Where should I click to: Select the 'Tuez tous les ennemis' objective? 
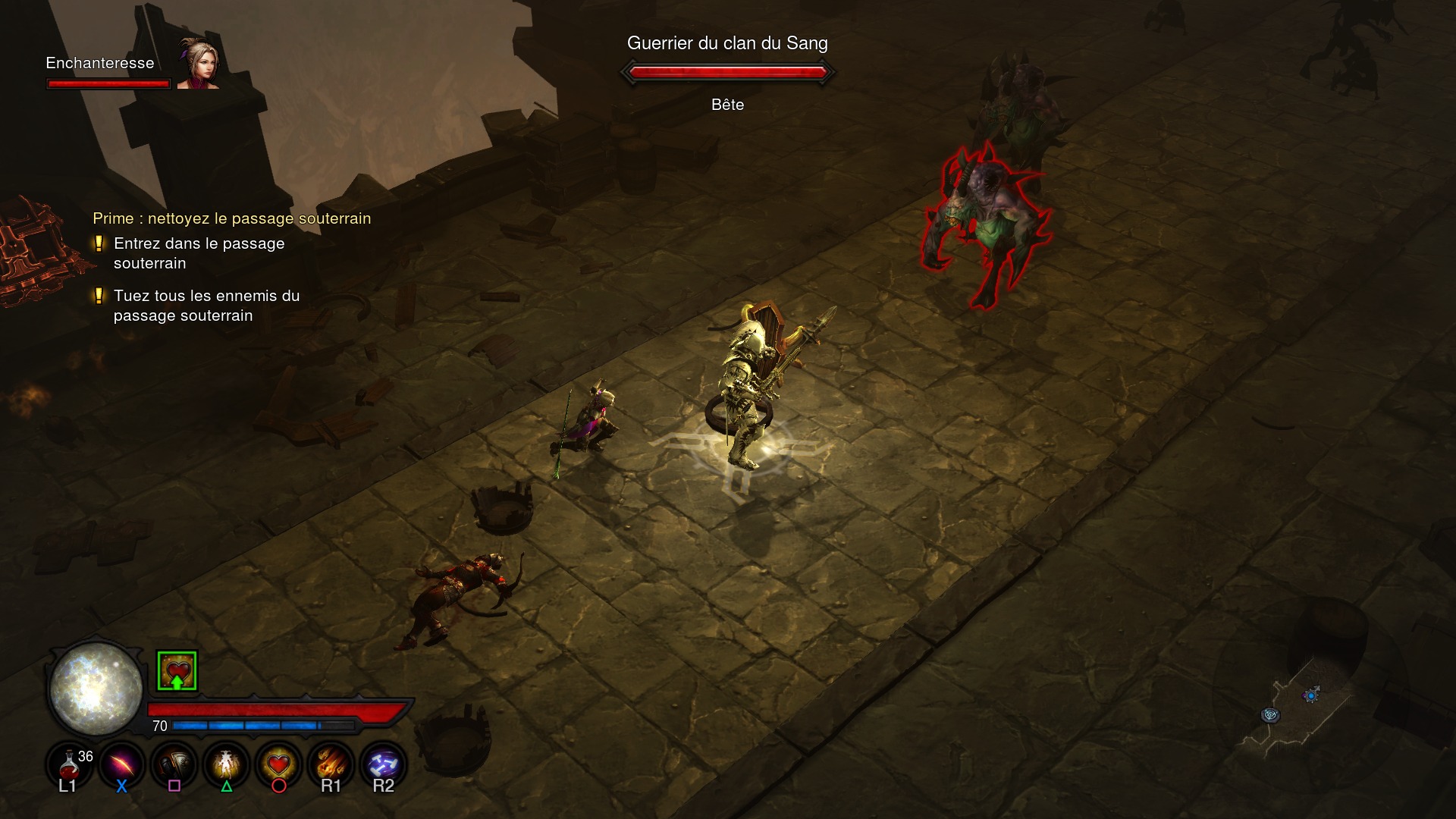click(x=206, y=306)
